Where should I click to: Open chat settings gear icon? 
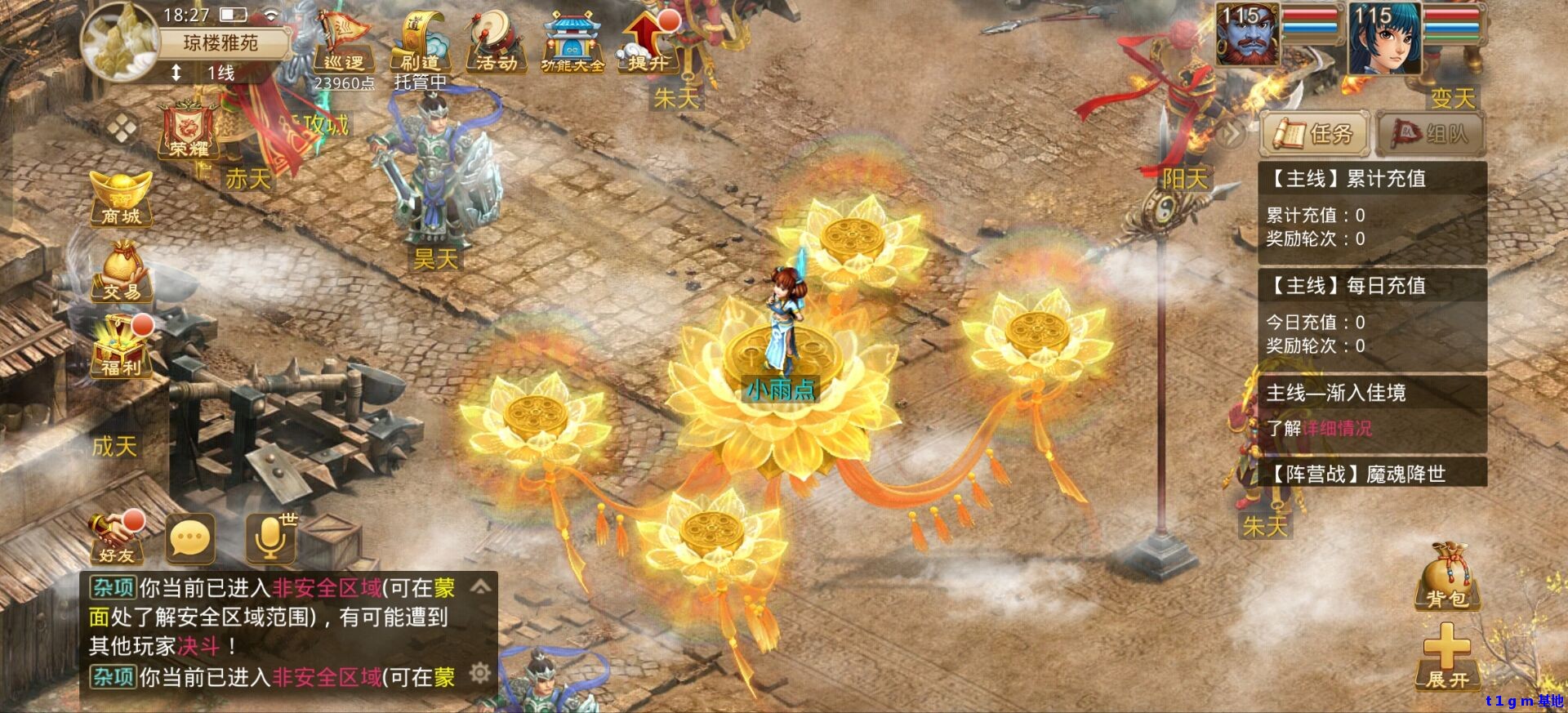tap(480, 673)
